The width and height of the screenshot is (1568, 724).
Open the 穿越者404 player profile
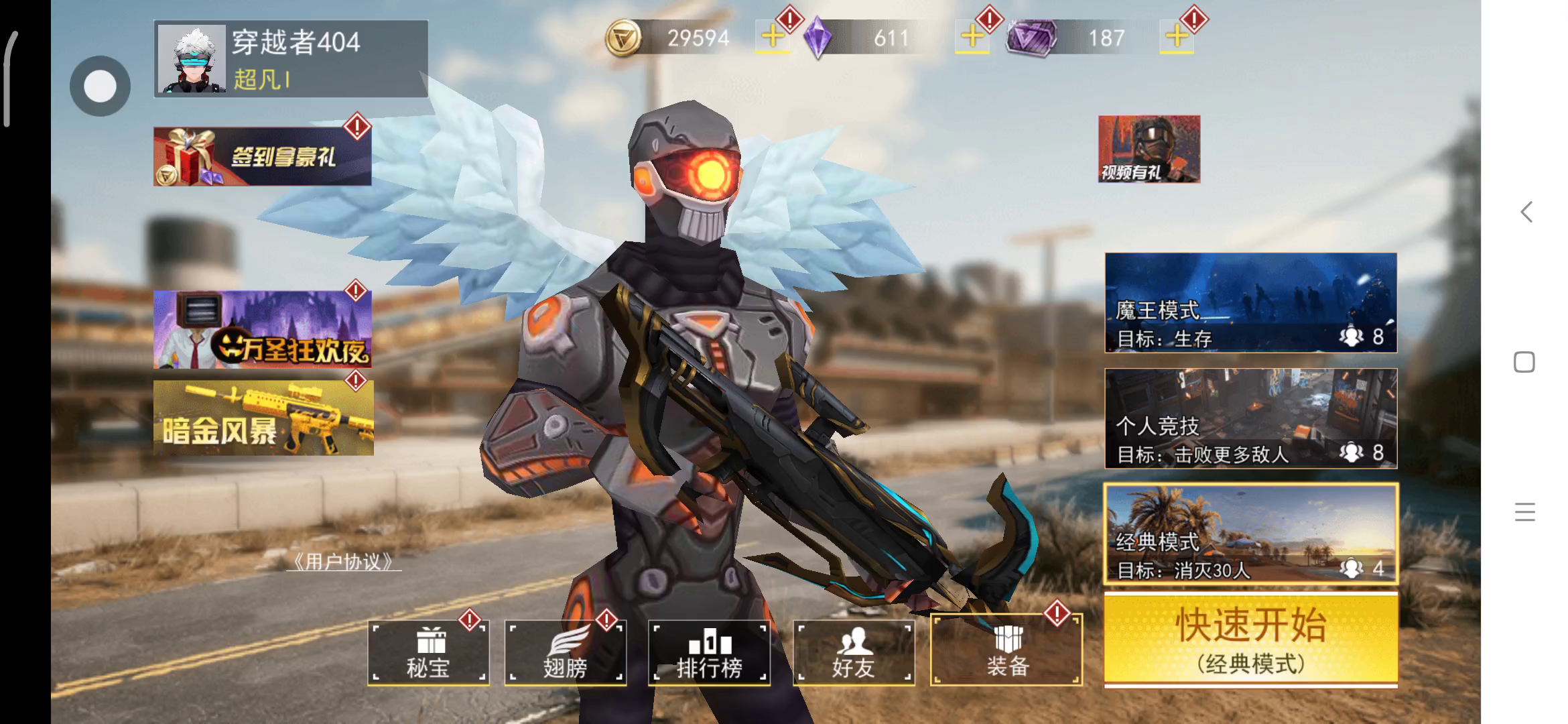[290, 59]
